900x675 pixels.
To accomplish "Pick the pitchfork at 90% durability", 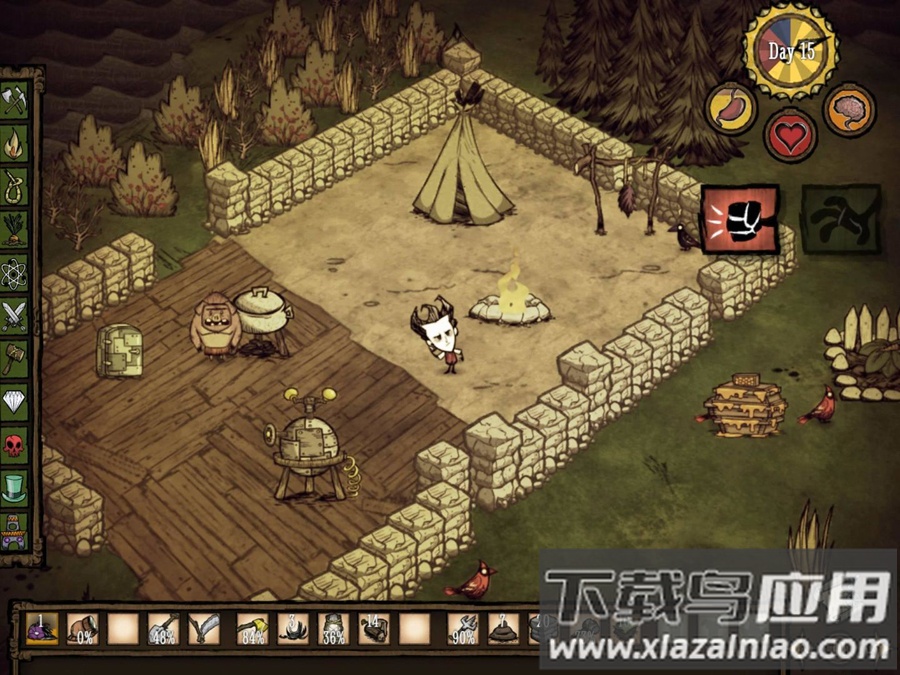I will [463, 629].
